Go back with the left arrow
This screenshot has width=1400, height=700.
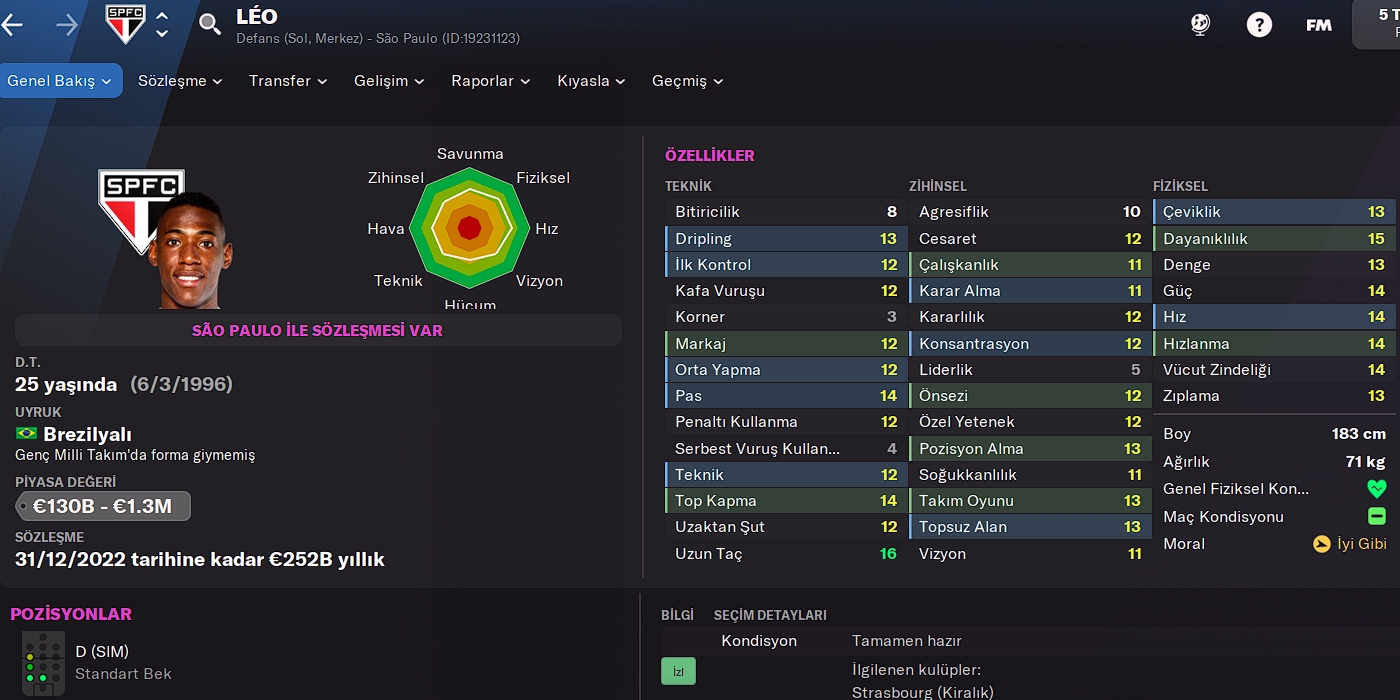[13, 25]
